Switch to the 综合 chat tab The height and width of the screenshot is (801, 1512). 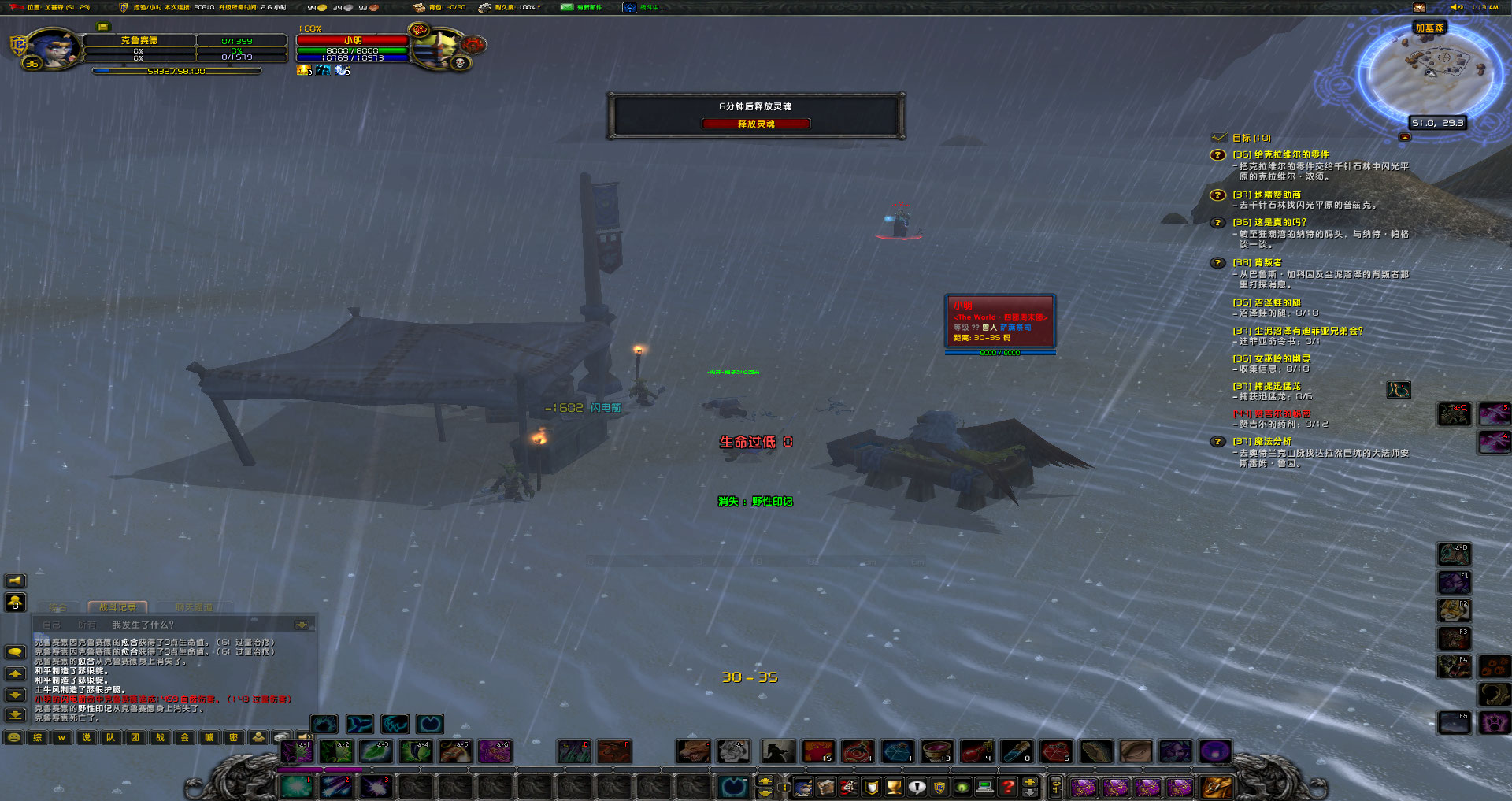[57, 607]
